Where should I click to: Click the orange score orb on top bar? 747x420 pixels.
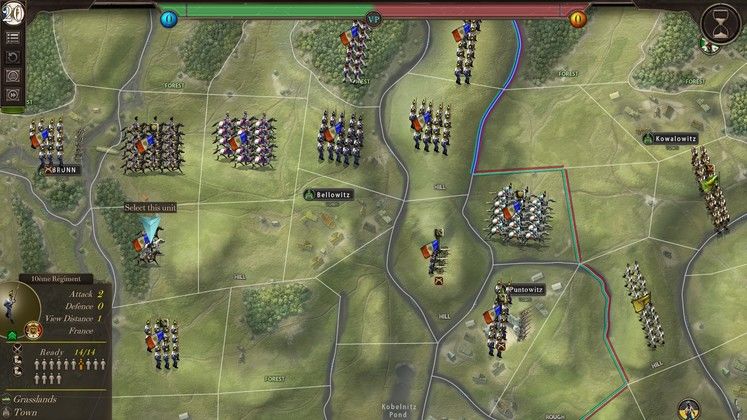click(x=577, y=18)
